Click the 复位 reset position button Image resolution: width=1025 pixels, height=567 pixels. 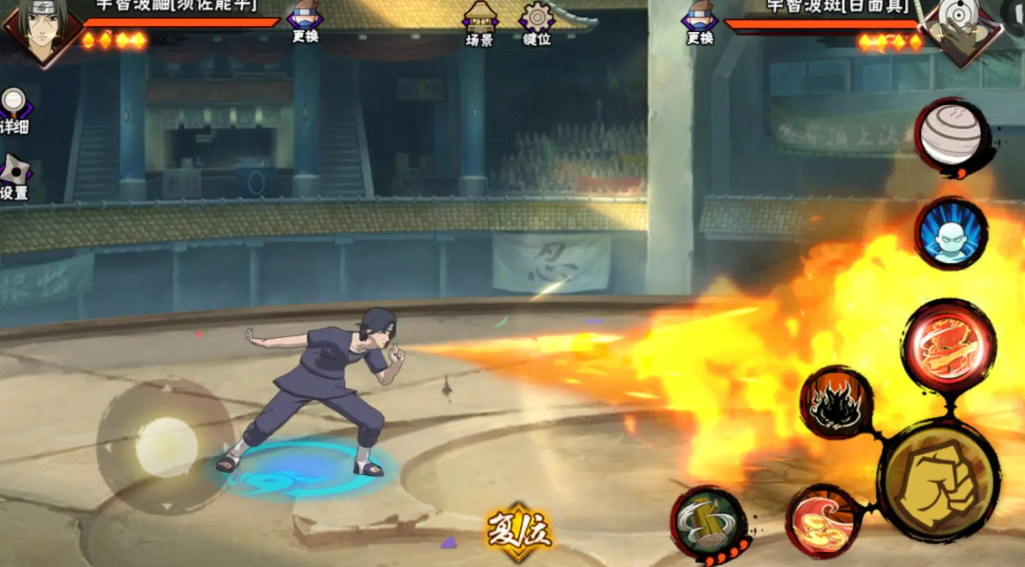pos(519,530)
